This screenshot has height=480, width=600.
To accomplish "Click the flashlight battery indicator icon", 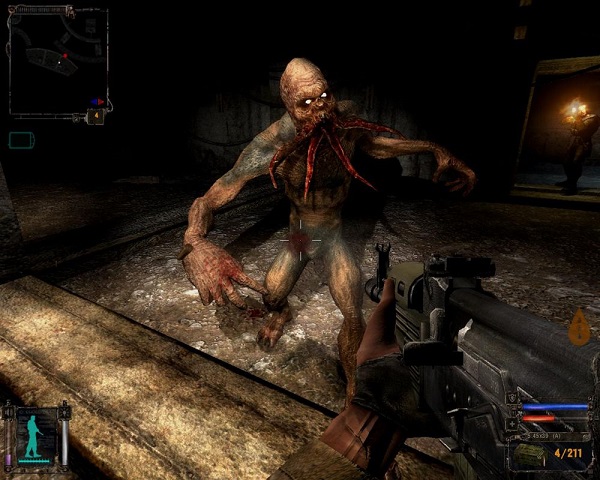I will coord(21,140).
